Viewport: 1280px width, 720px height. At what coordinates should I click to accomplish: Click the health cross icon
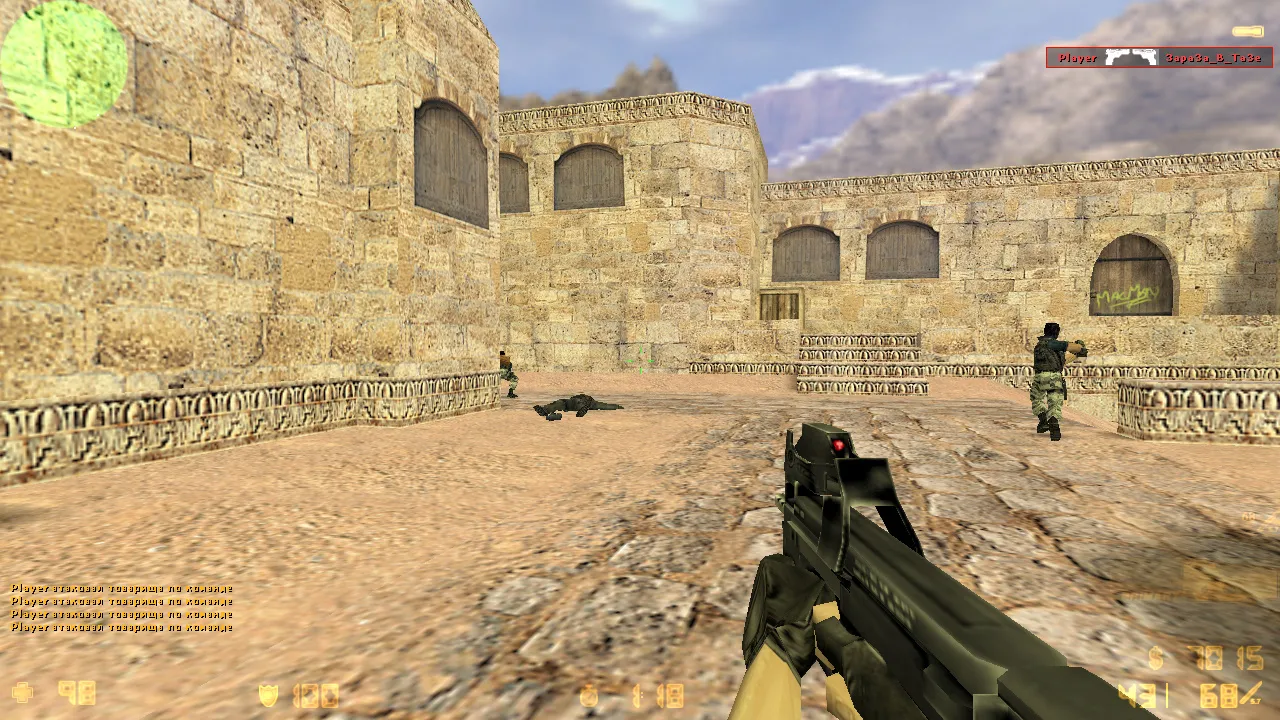[21, 693]
